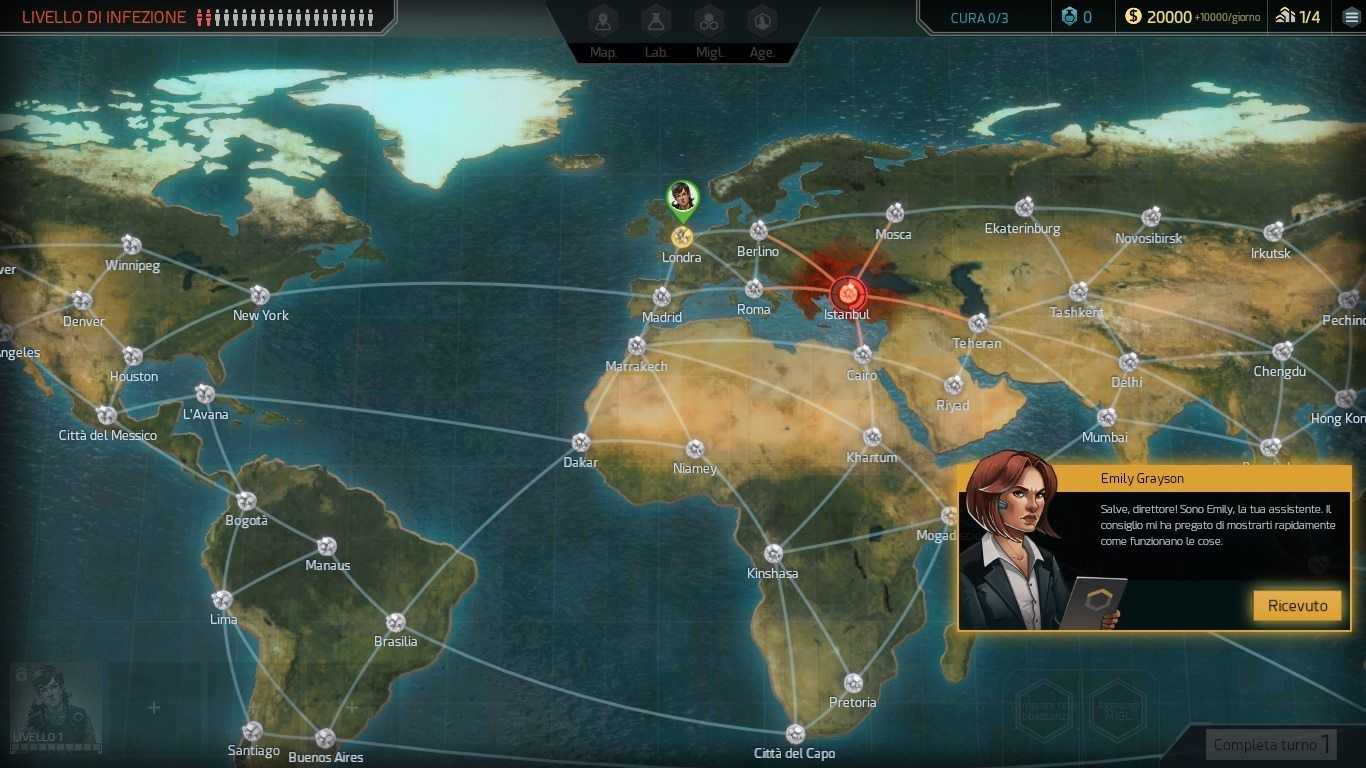Select the New York city node
This screenshot has height=768, width=1366.
[x=260, y=295]
